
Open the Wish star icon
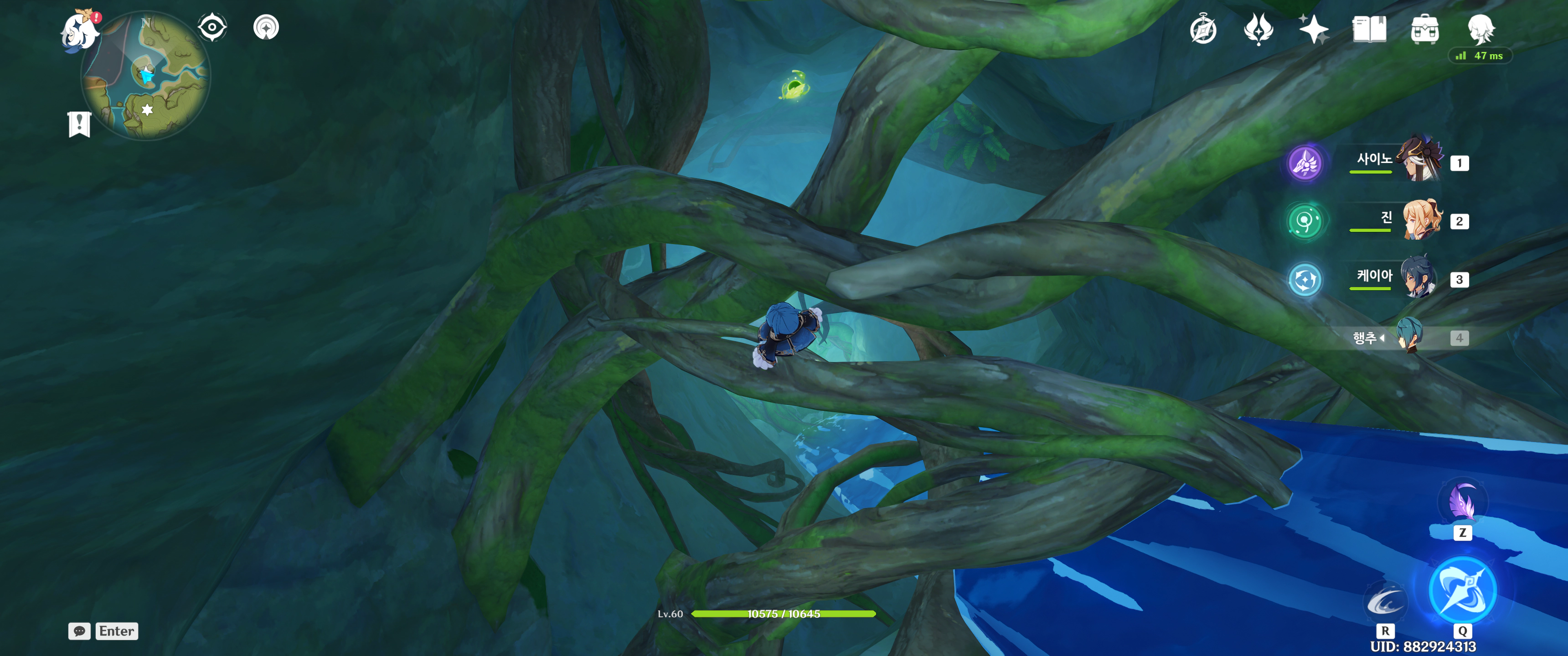coord(1313,29)
